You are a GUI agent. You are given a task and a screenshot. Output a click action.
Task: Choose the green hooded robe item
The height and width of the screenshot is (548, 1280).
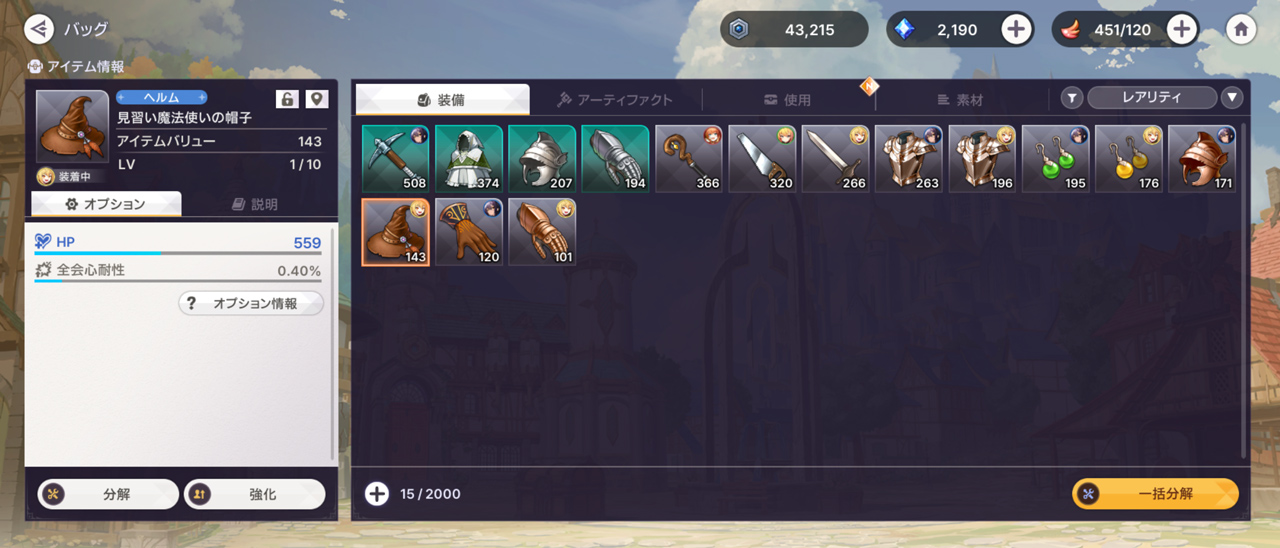[468, 158]
